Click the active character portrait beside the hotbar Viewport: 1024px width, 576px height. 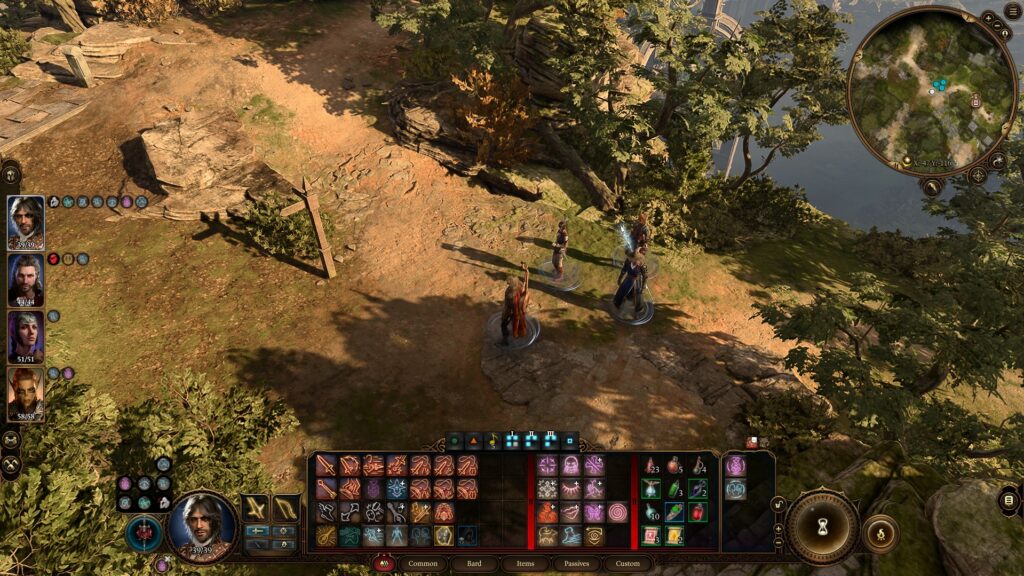click(x=203, y=526)
